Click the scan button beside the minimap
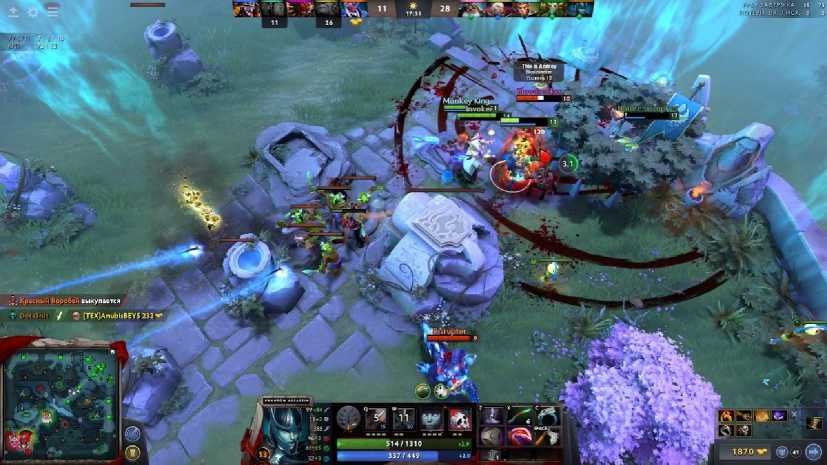Image resolution: width=827 pixels, height=465 pixels. coord(133,452)
